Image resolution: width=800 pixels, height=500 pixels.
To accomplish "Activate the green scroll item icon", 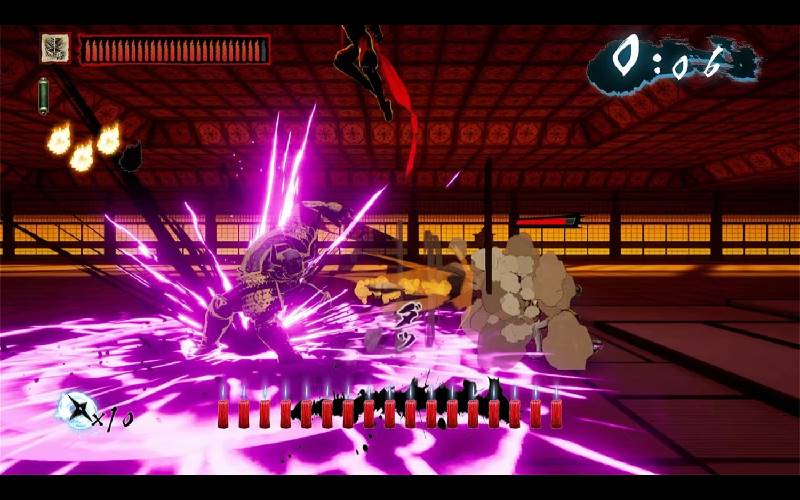I will point(44,95).
